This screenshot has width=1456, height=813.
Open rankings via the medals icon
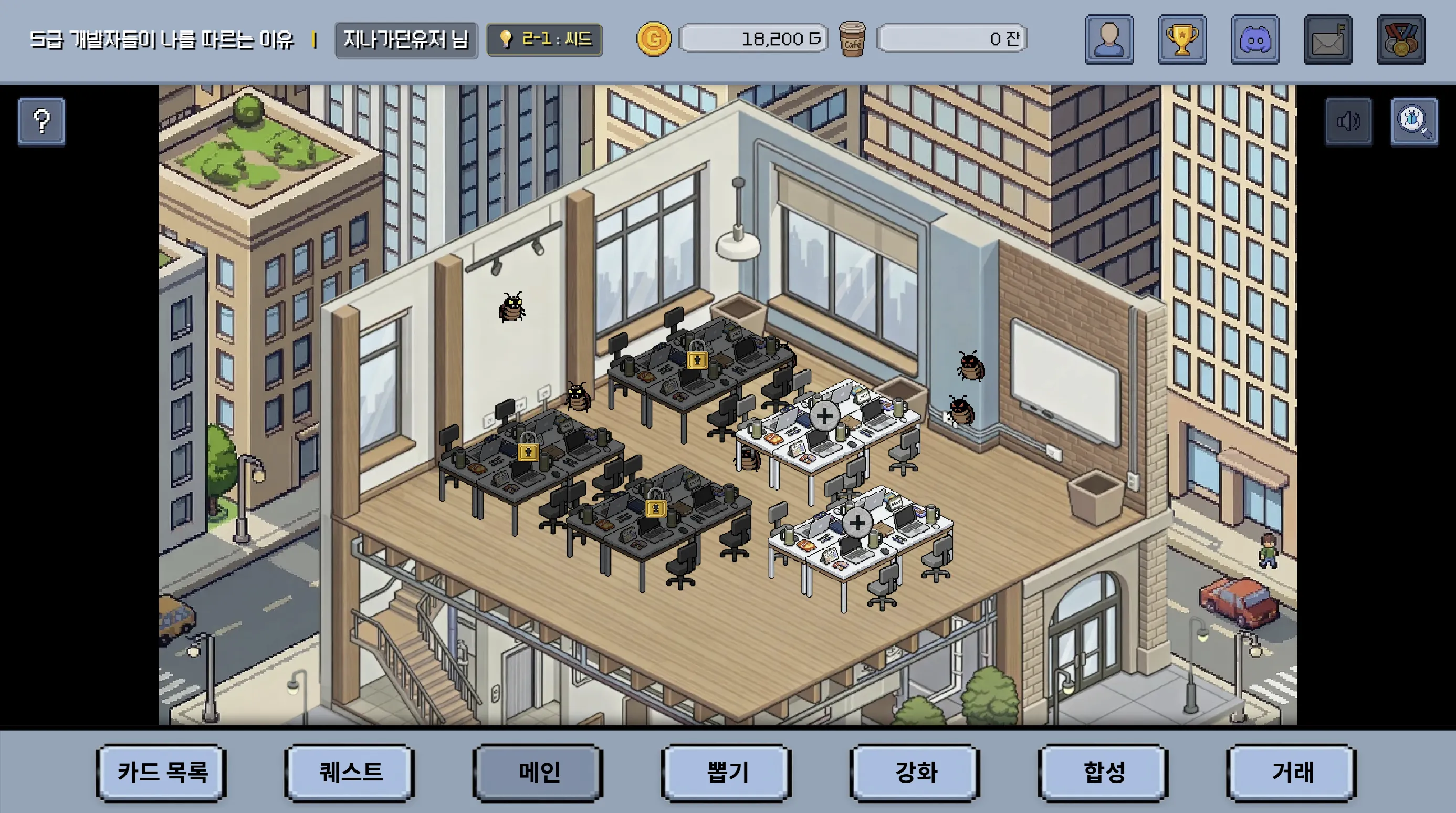[1400, 39]
